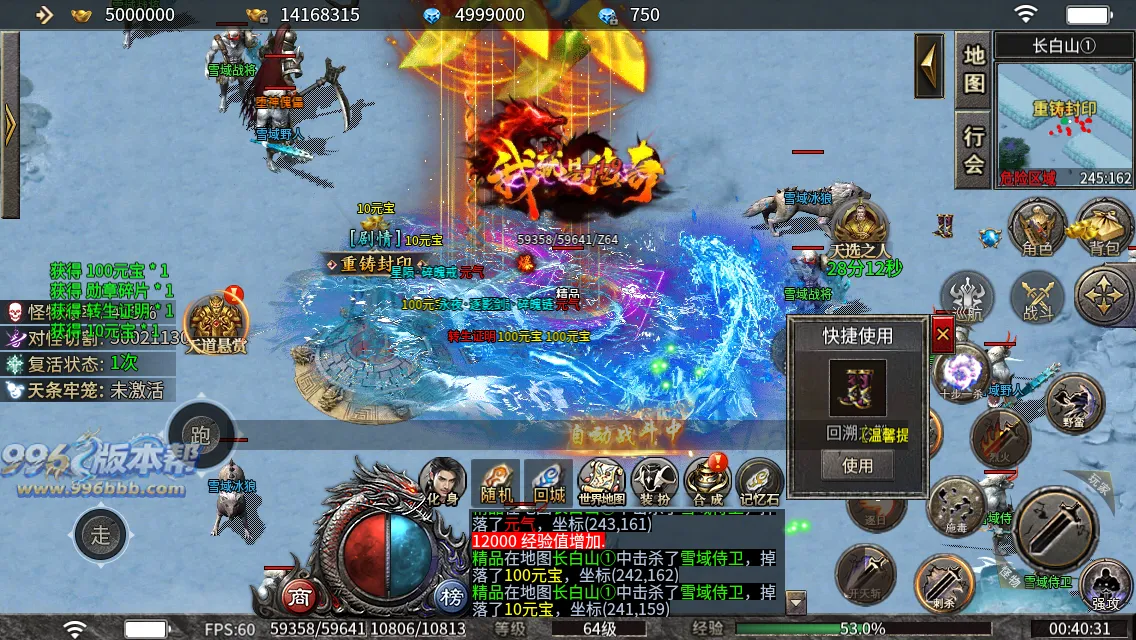Click the 使用 button in the quick-use panel
This screenshot has width=1136, height=640.
(857, 465)
